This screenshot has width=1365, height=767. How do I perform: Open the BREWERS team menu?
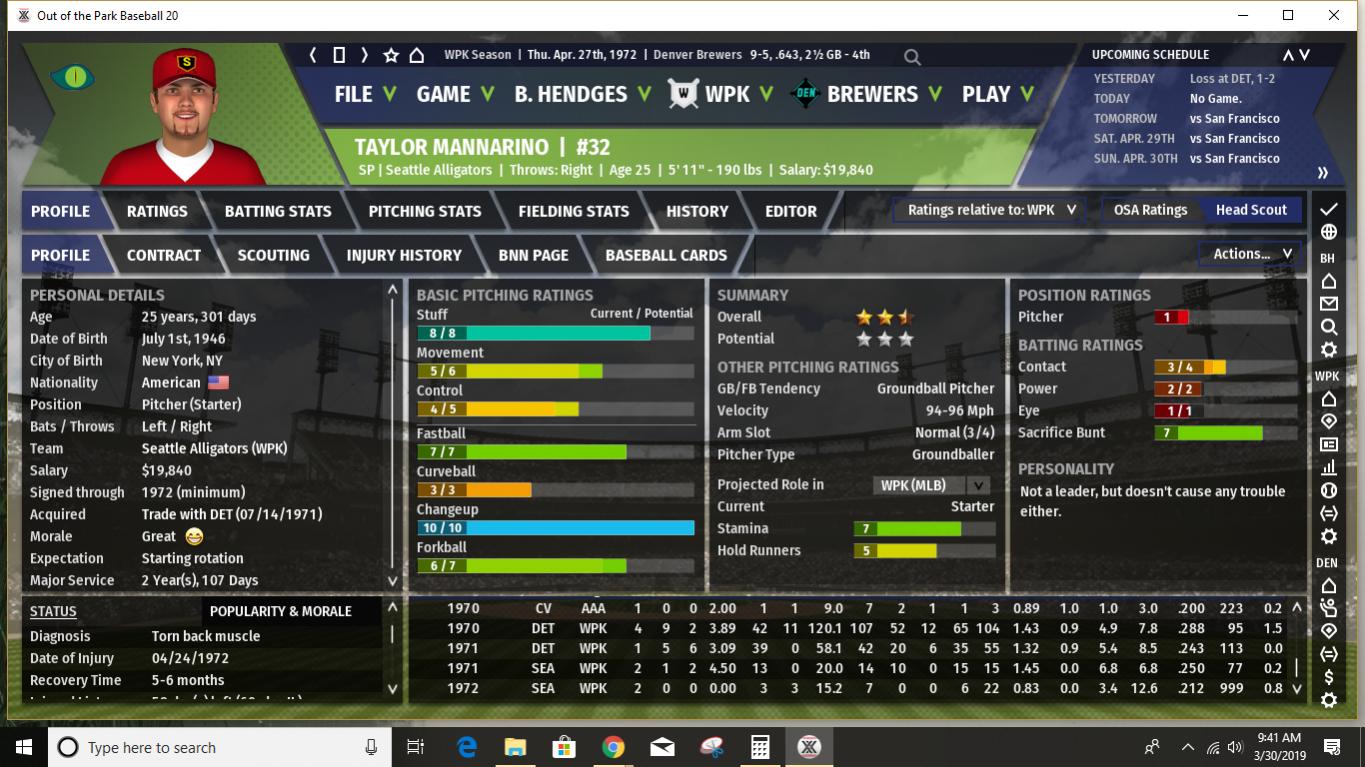[883, 94]
